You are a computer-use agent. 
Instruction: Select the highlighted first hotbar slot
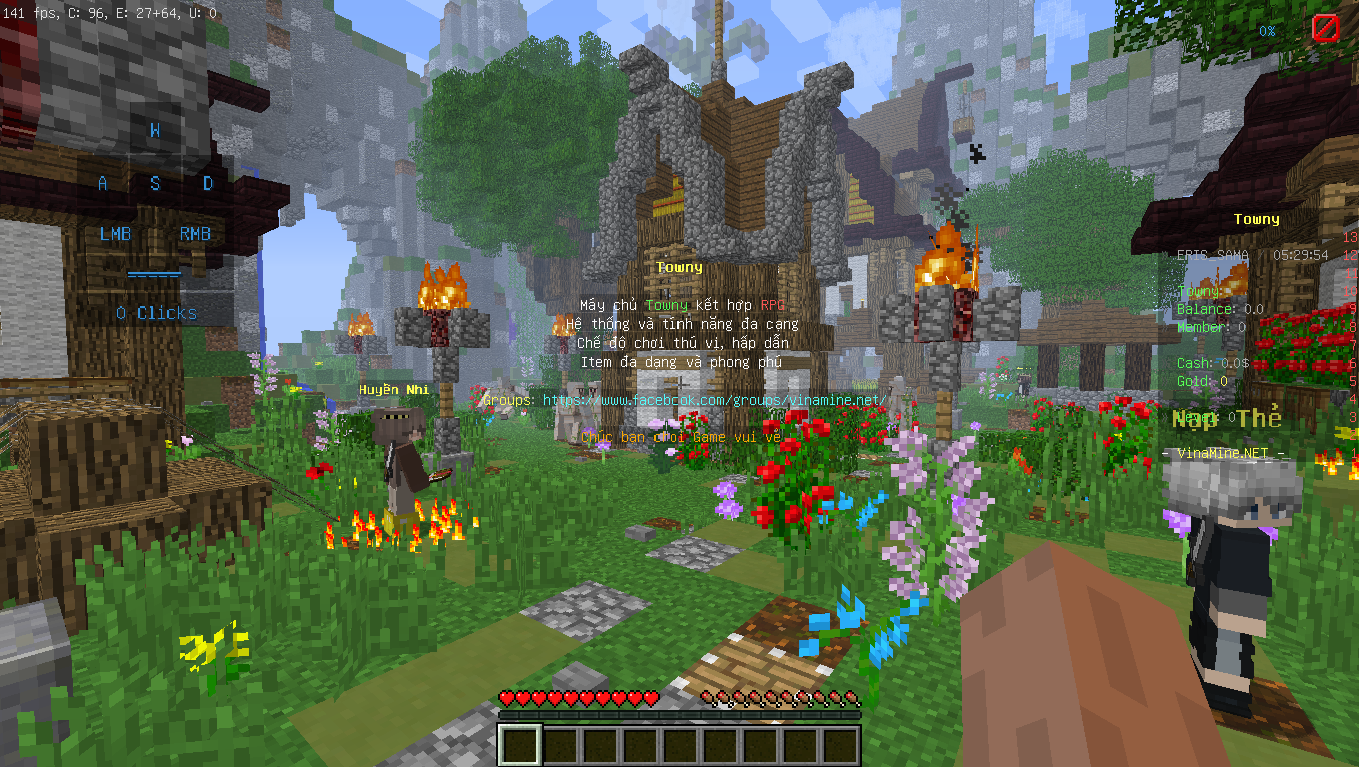click(520, 745)
